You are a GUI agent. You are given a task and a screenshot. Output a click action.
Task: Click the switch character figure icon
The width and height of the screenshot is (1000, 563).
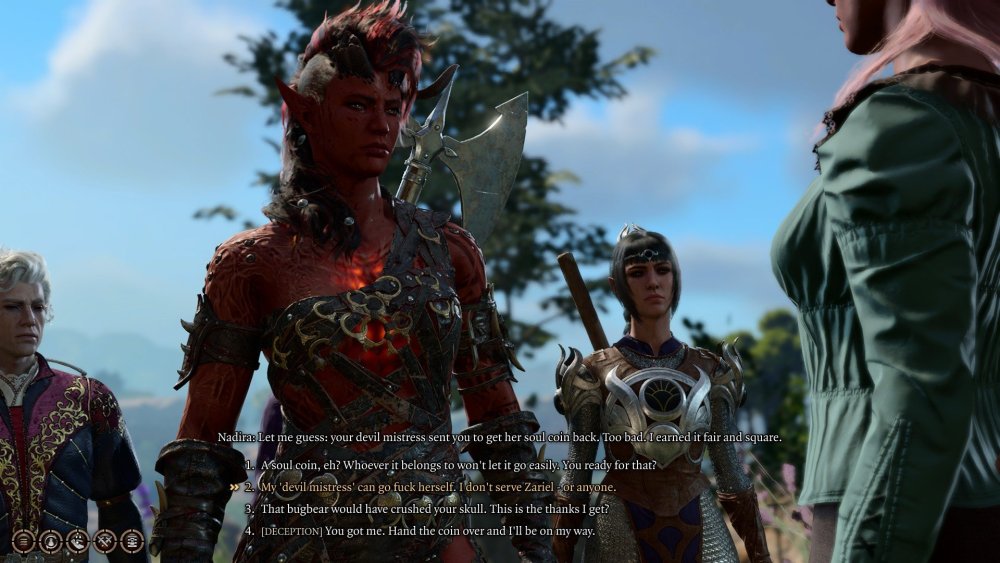coord(50,542)
